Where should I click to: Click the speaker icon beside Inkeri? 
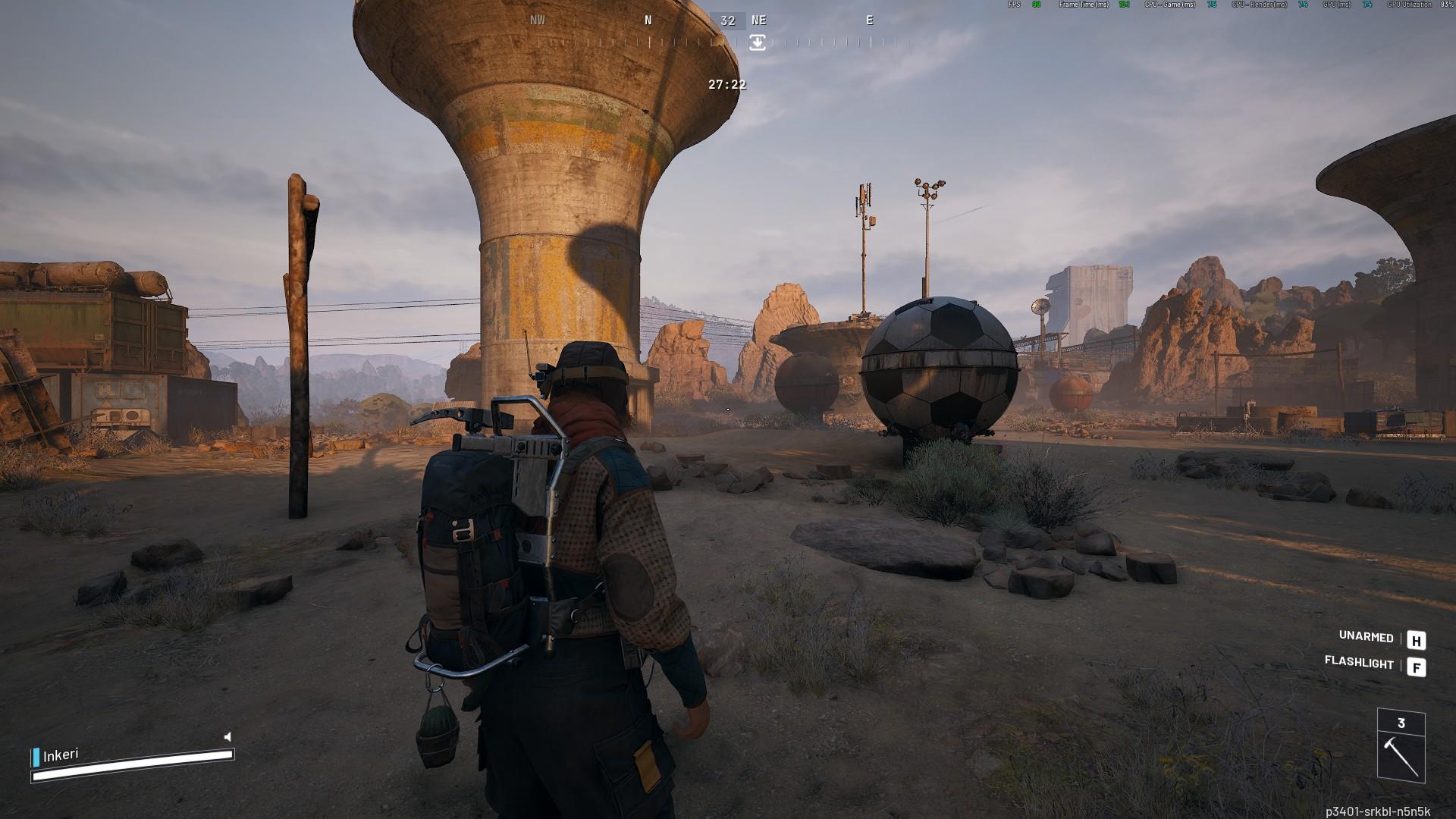click(227, 736)
